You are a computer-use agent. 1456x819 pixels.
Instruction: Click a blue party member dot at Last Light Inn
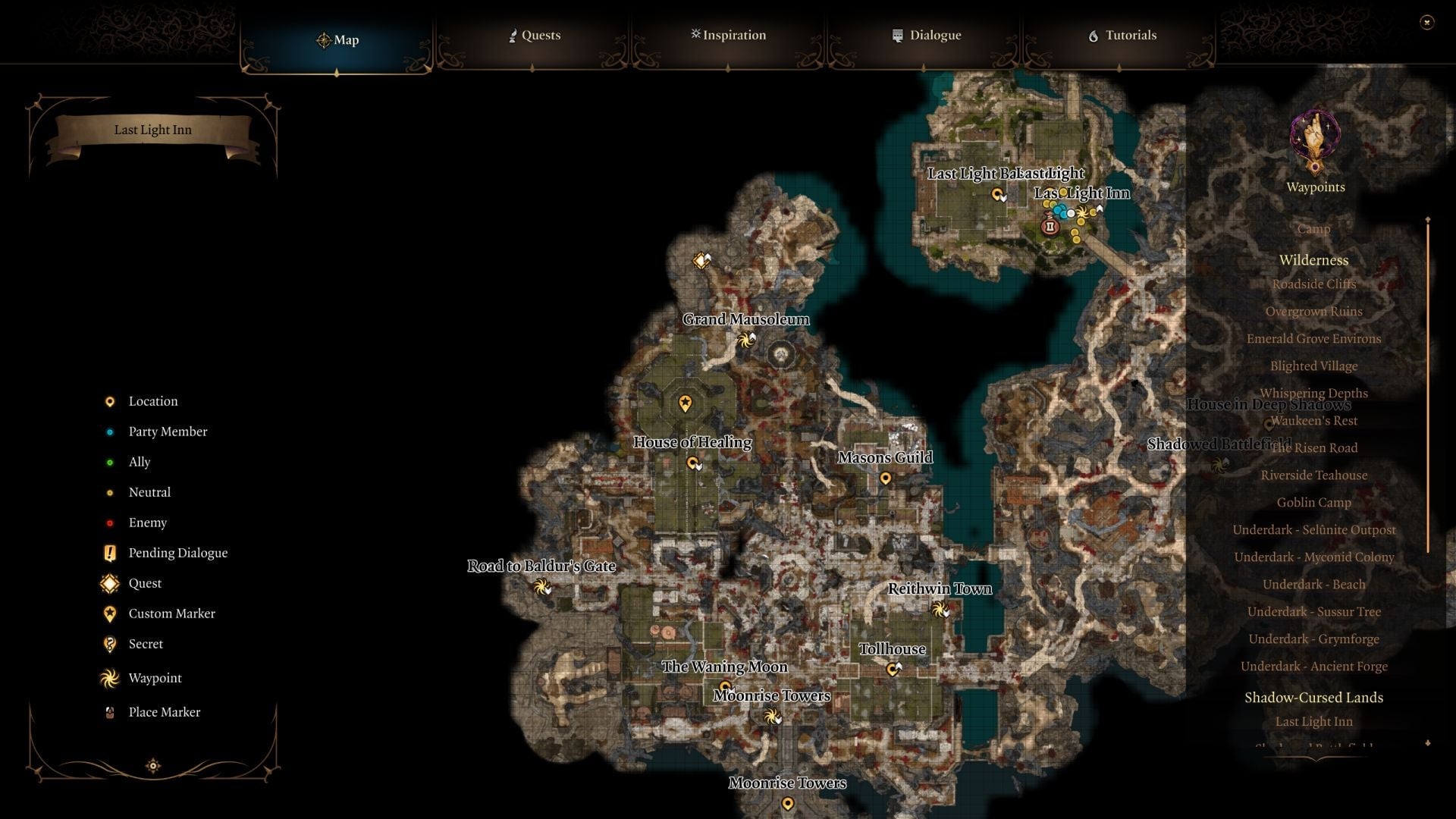click(1058, 209)
